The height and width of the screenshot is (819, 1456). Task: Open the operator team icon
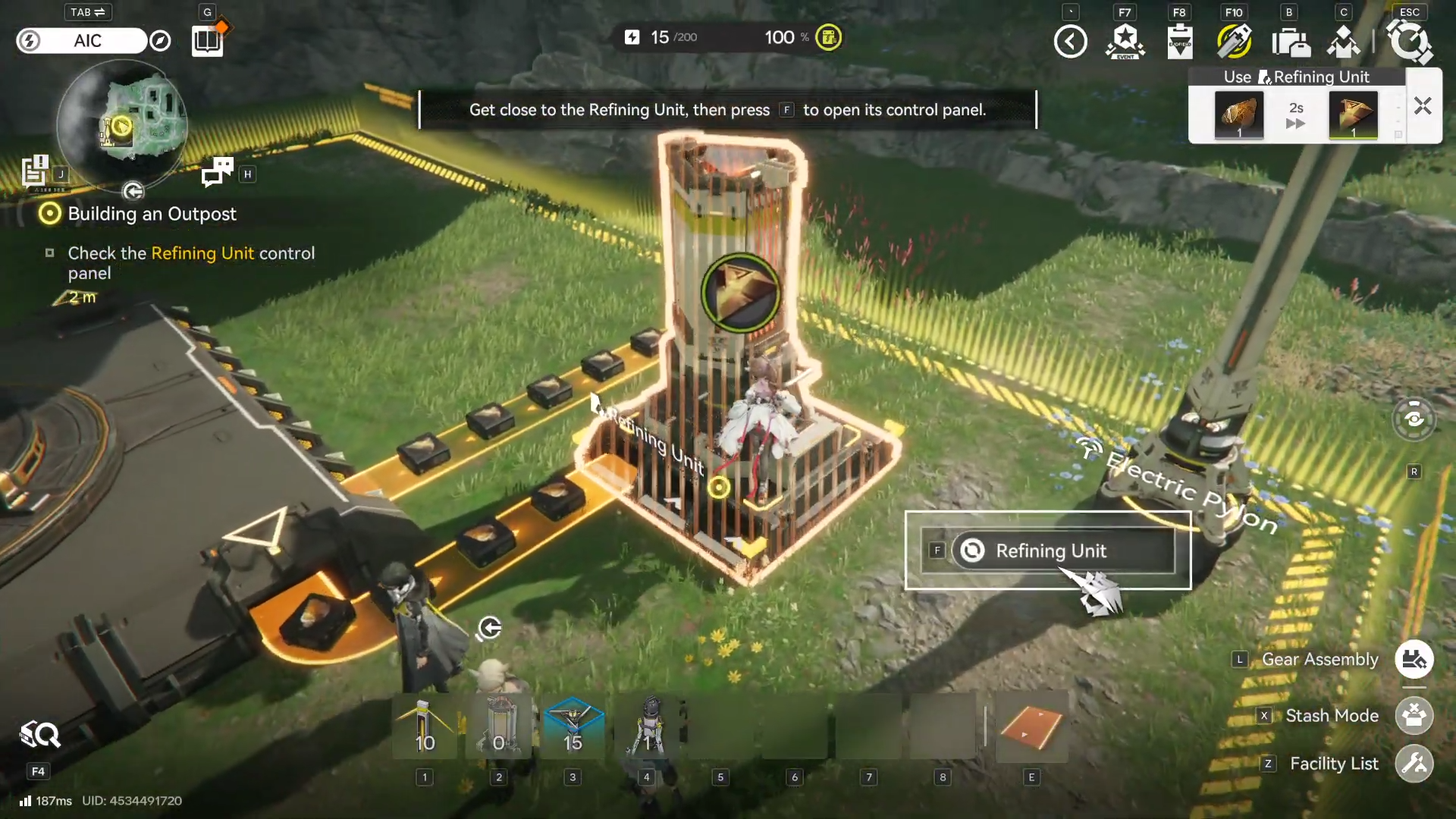1343,42
